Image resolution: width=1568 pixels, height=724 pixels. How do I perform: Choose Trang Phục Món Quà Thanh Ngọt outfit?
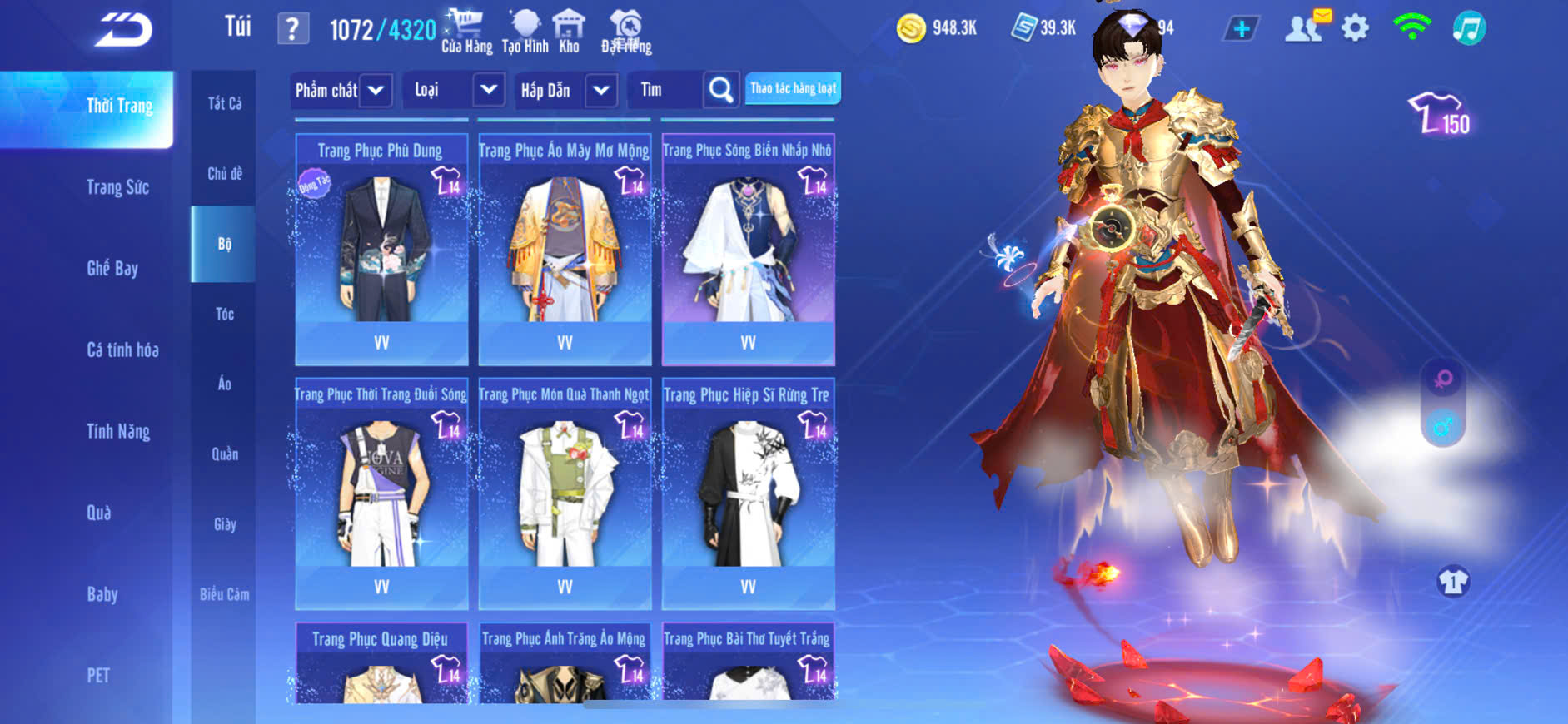tap(565, 494)
